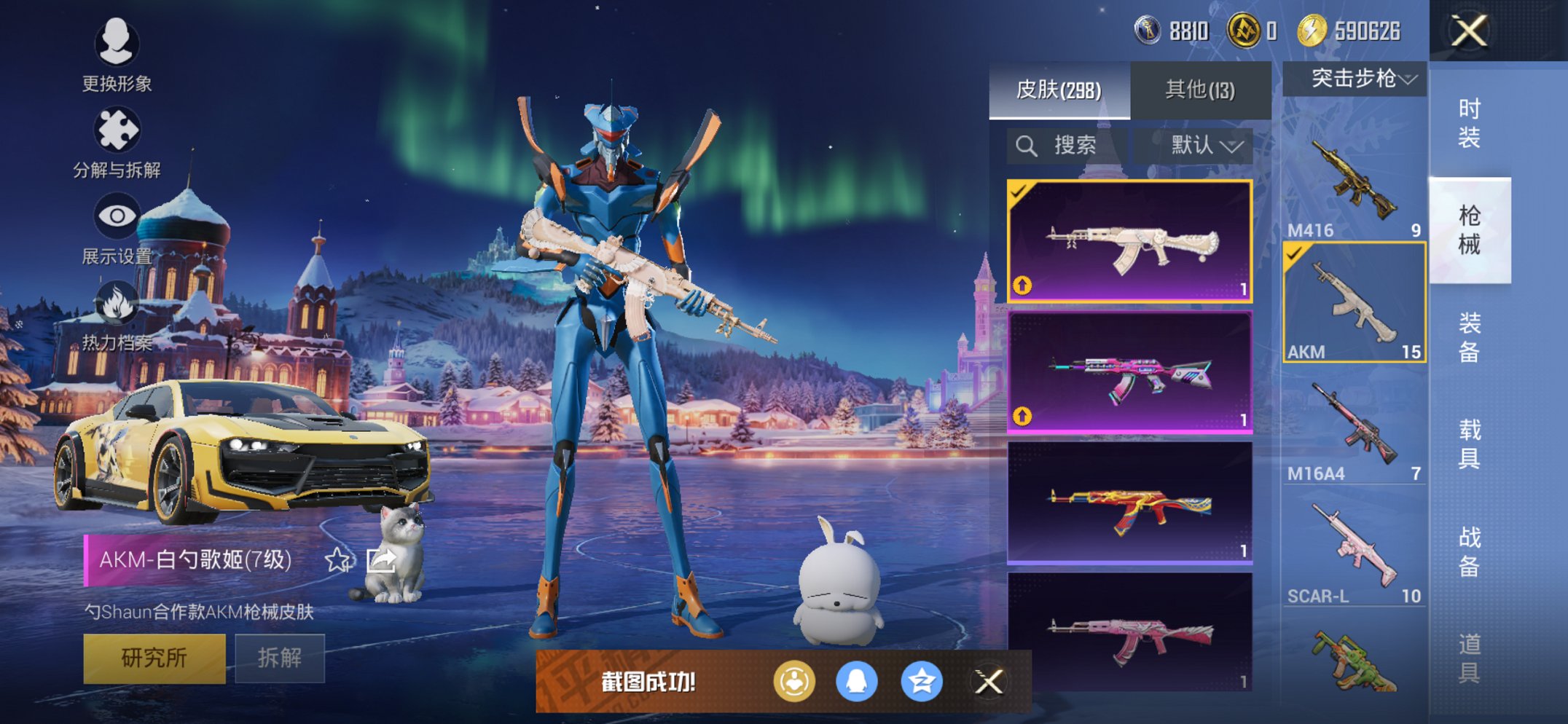Screen dimensions: 1568x724
Task: Switch to the 皮肤(298) skins tab
Action: coord(1059,90)
